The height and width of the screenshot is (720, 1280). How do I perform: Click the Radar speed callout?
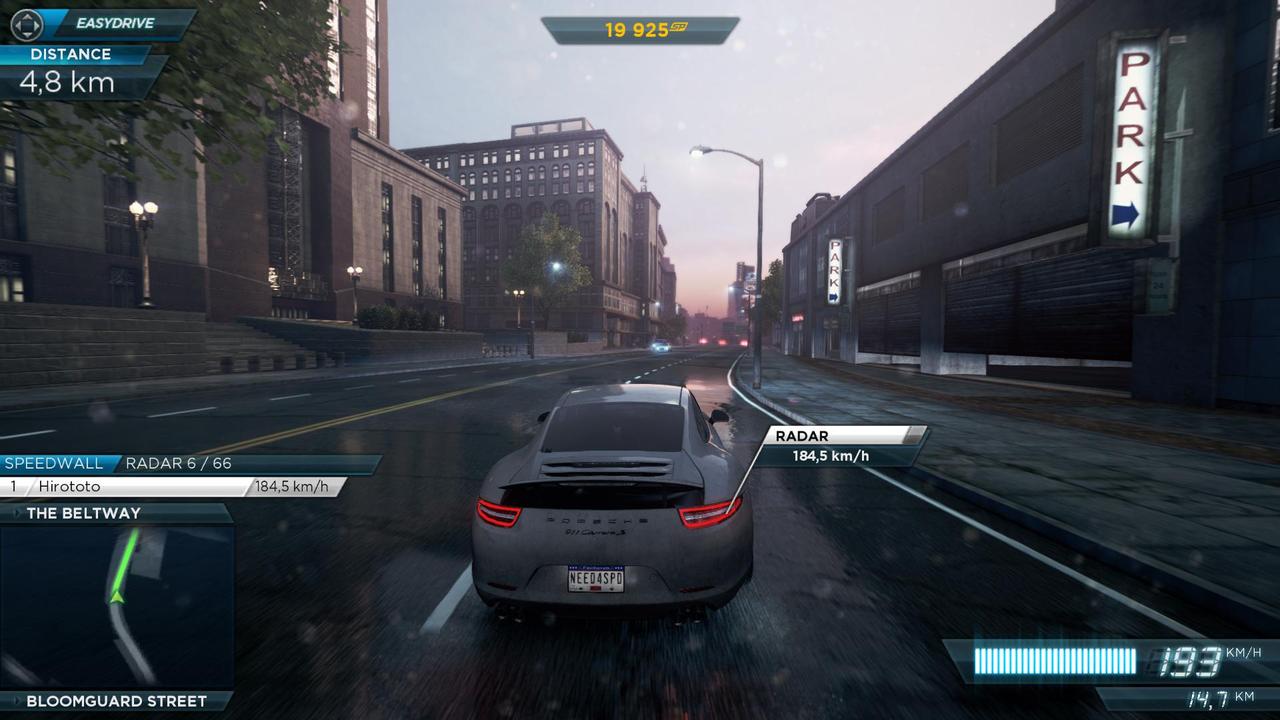point(838,447)
